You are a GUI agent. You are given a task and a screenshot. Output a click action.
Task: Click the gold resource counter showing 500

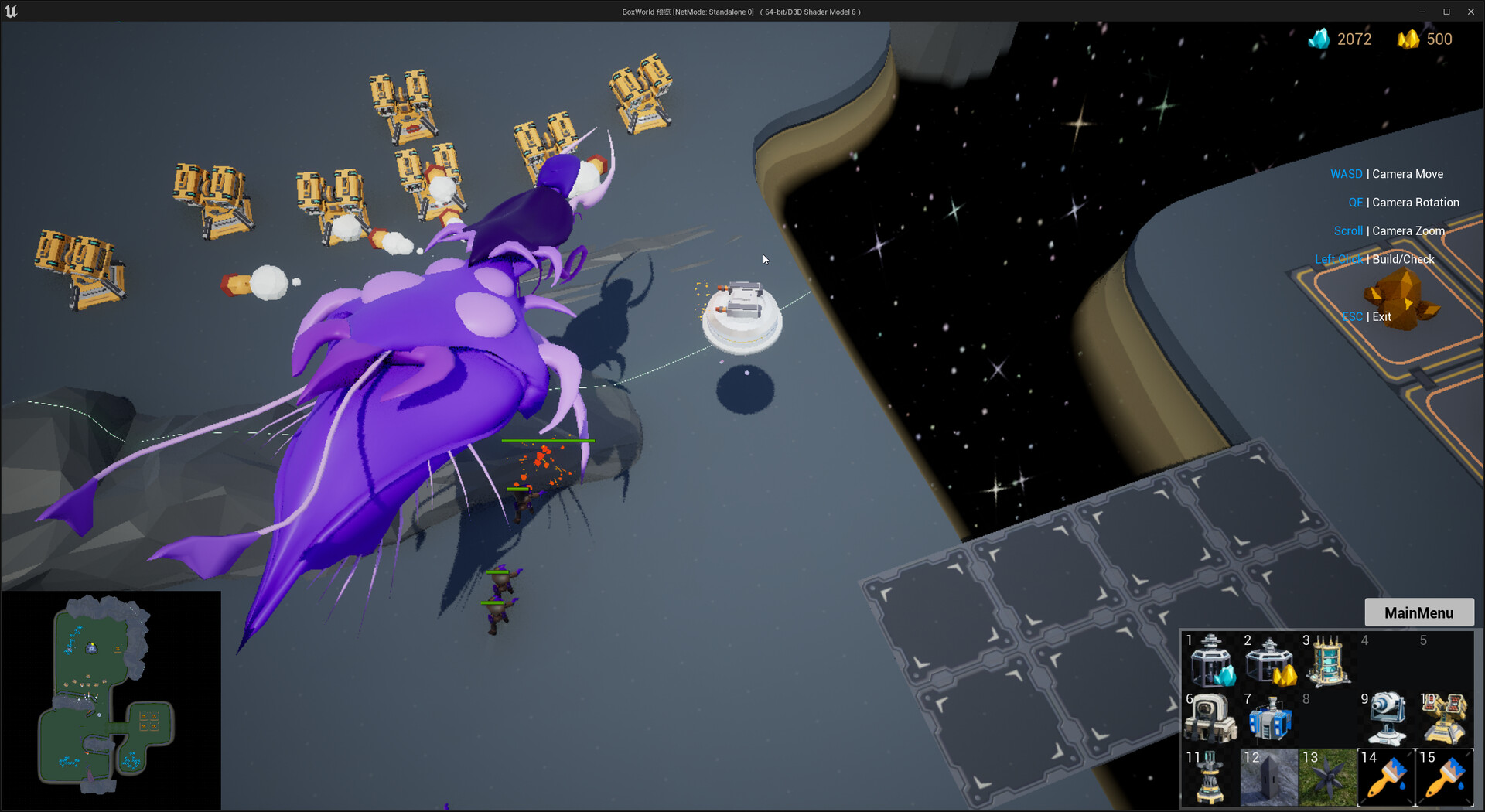click(x=1425, y=39)
